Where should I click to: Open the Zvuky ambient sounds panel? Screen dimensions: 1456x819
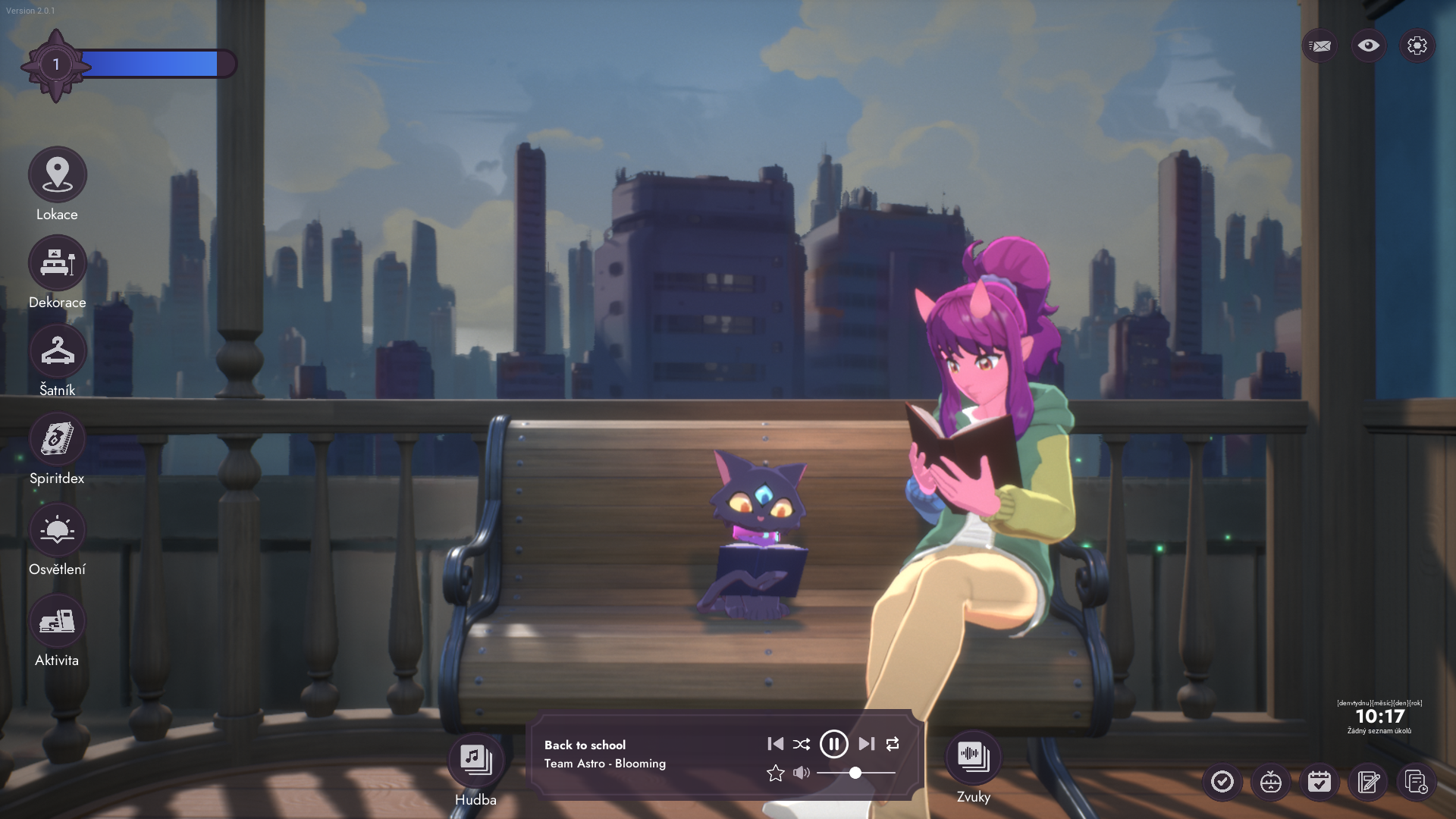point(973,756)
